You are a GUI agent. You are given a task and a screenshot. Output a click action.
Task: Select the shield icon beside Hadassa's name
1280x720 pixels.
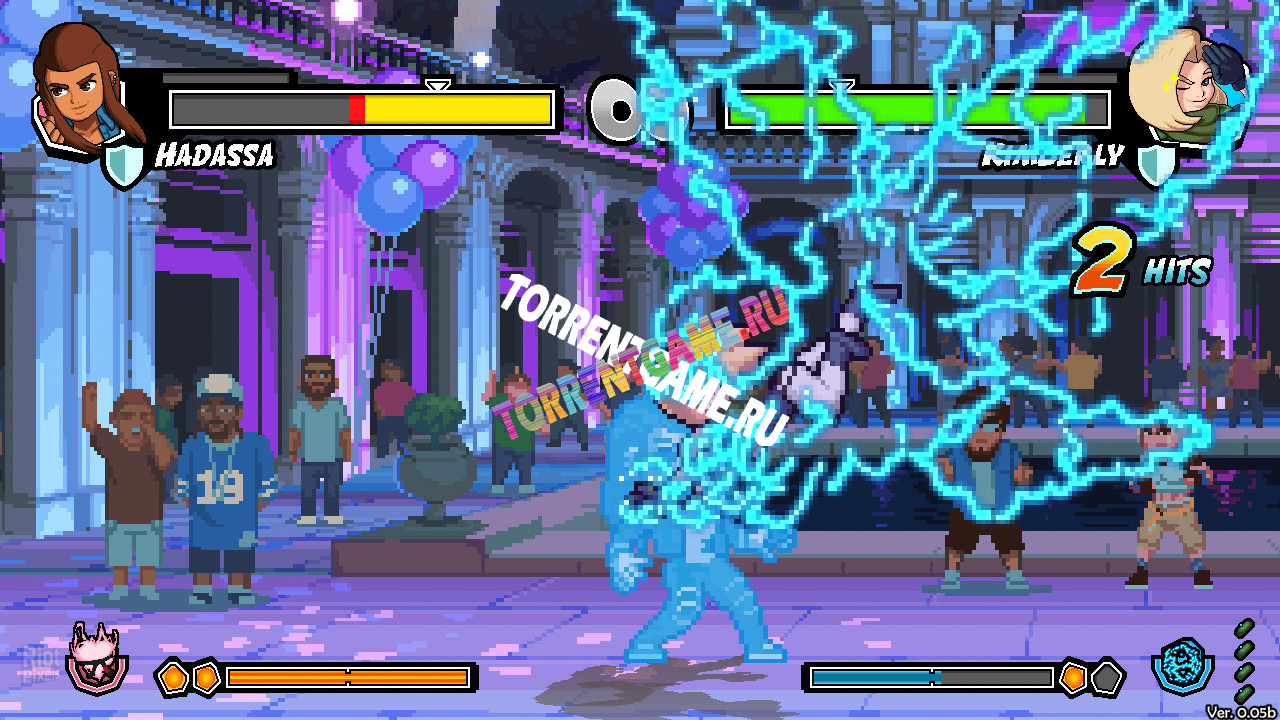click(126, 163)
